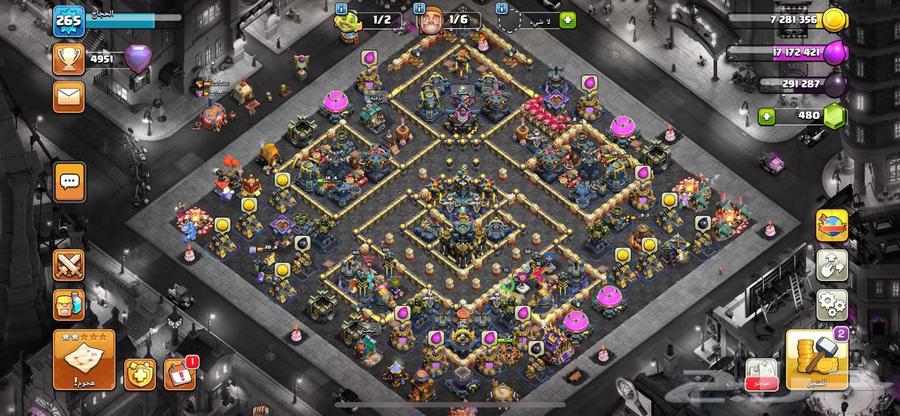
Task: Open the tap-and-swap hand icon button
Action: pos(831,265)
